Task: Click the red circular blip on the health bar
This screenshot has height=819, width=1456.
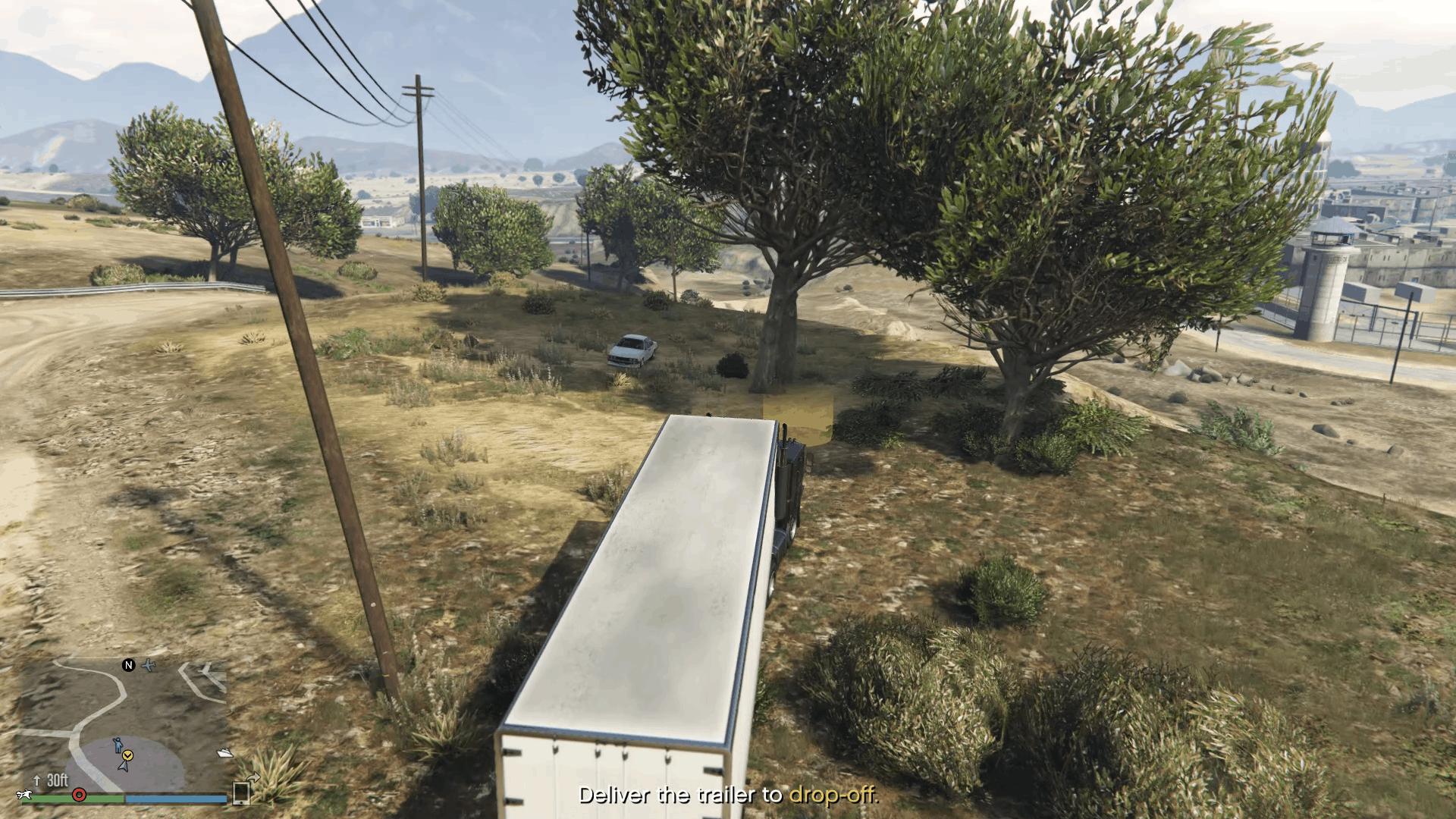Action: (79, 796)
